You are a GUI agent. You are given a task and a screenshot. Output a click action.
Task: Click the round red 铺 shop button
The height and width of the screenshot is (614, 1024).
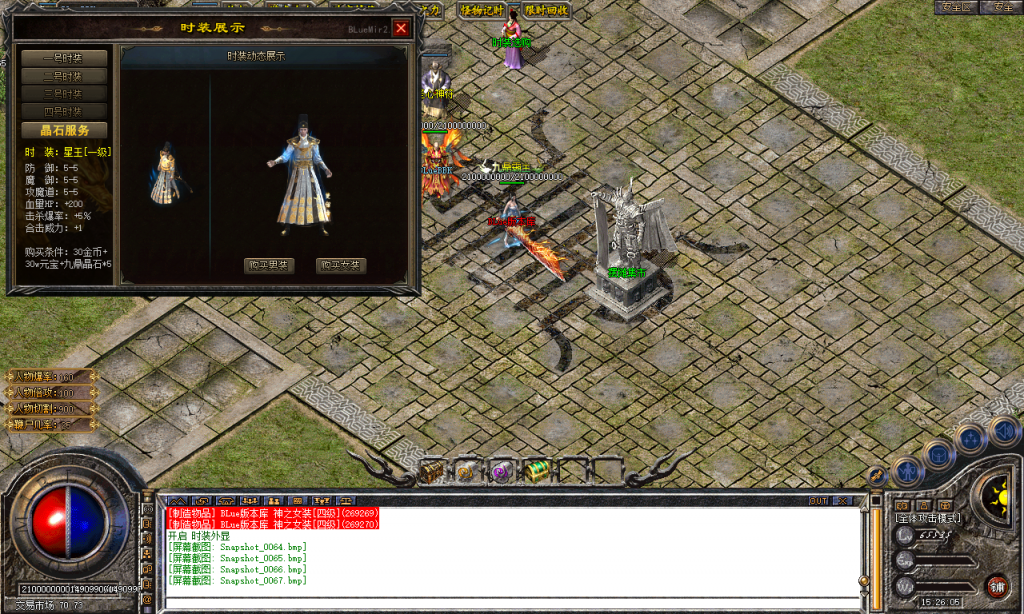[996, 585]
